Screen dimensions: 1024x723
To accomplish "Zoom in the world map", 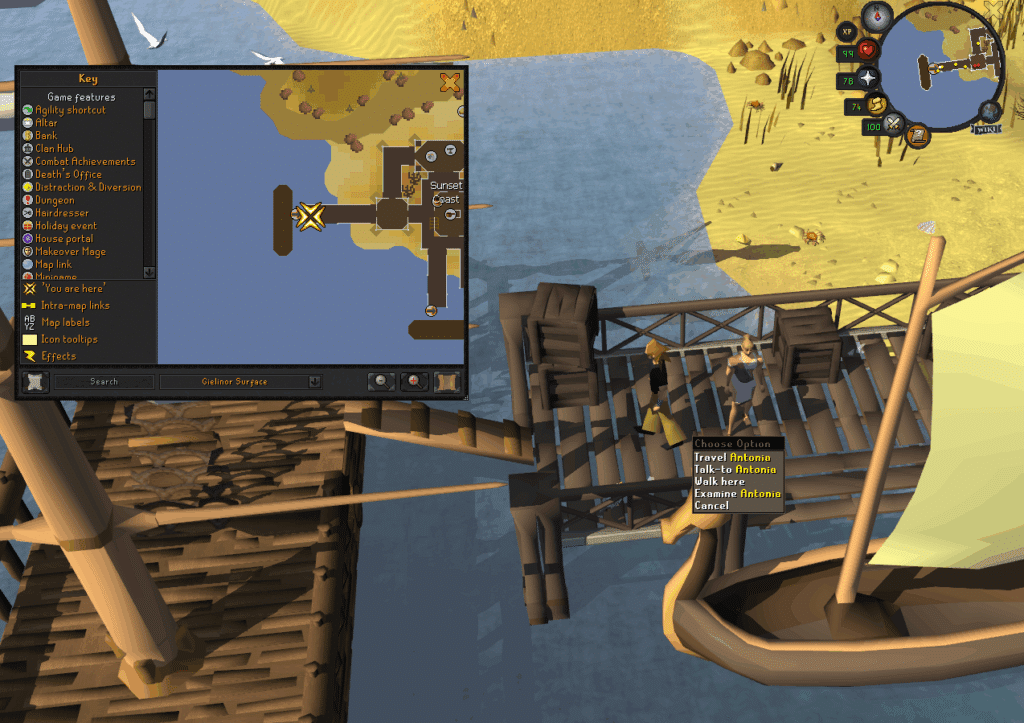I will (413, 381).
